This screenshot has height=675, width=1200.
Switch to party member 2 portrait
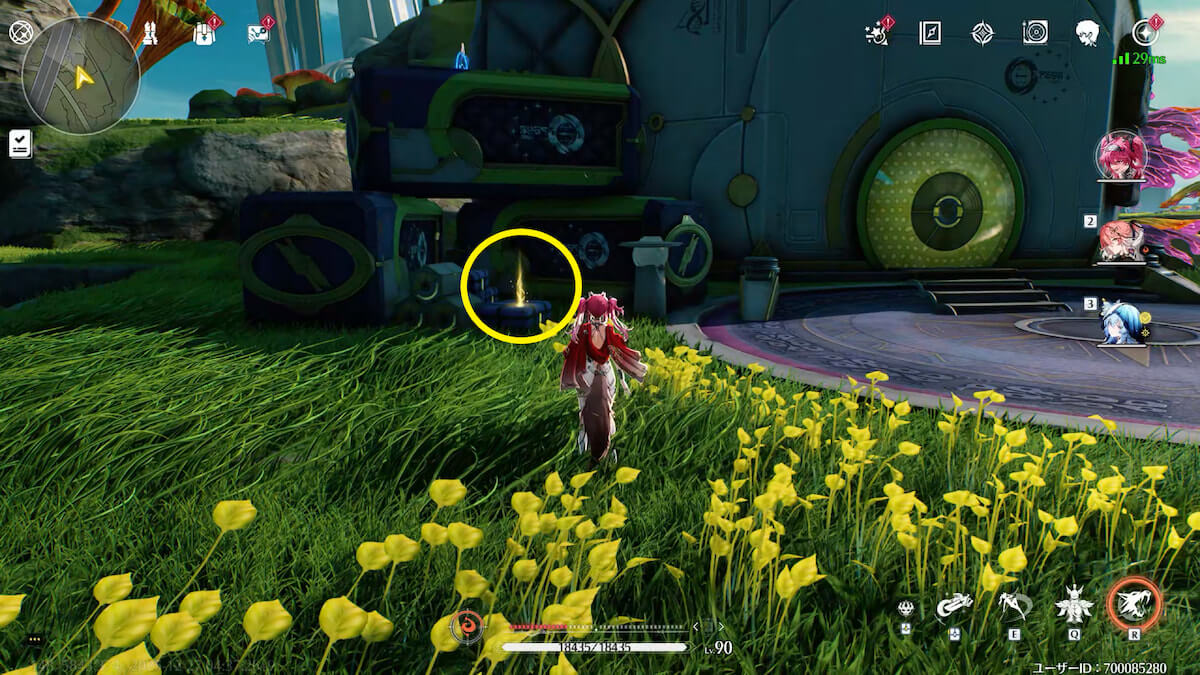coord(1122,241)
